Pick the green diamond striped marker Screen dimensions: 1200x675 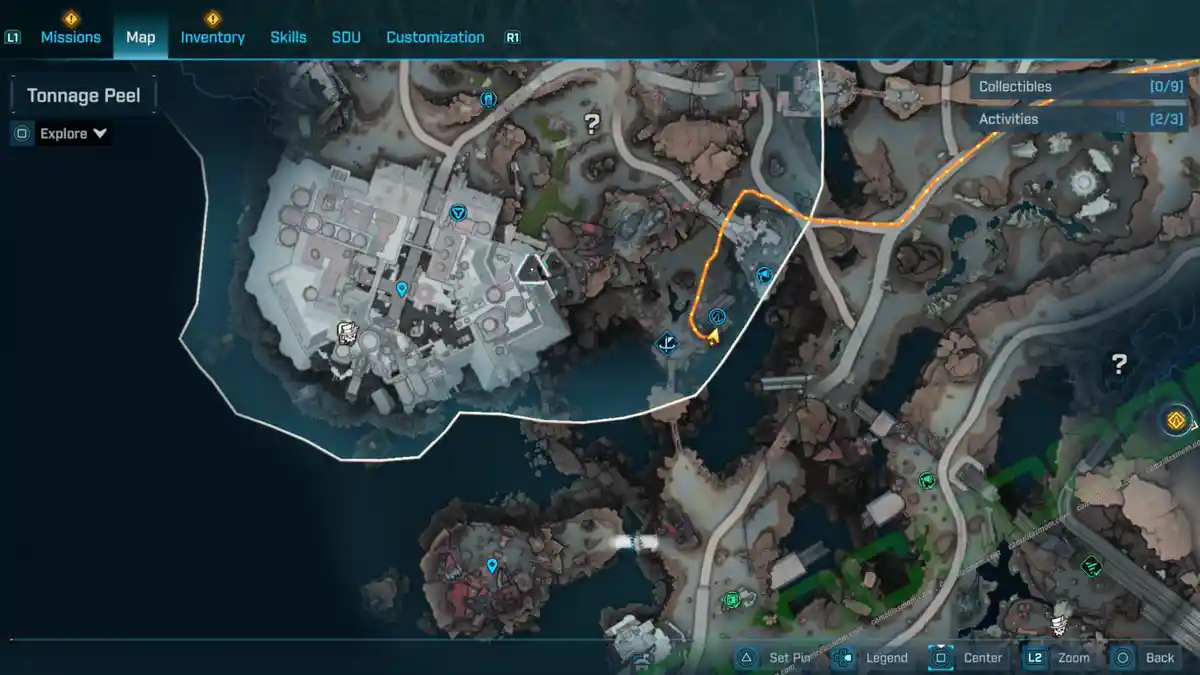tap(1091, 565)
